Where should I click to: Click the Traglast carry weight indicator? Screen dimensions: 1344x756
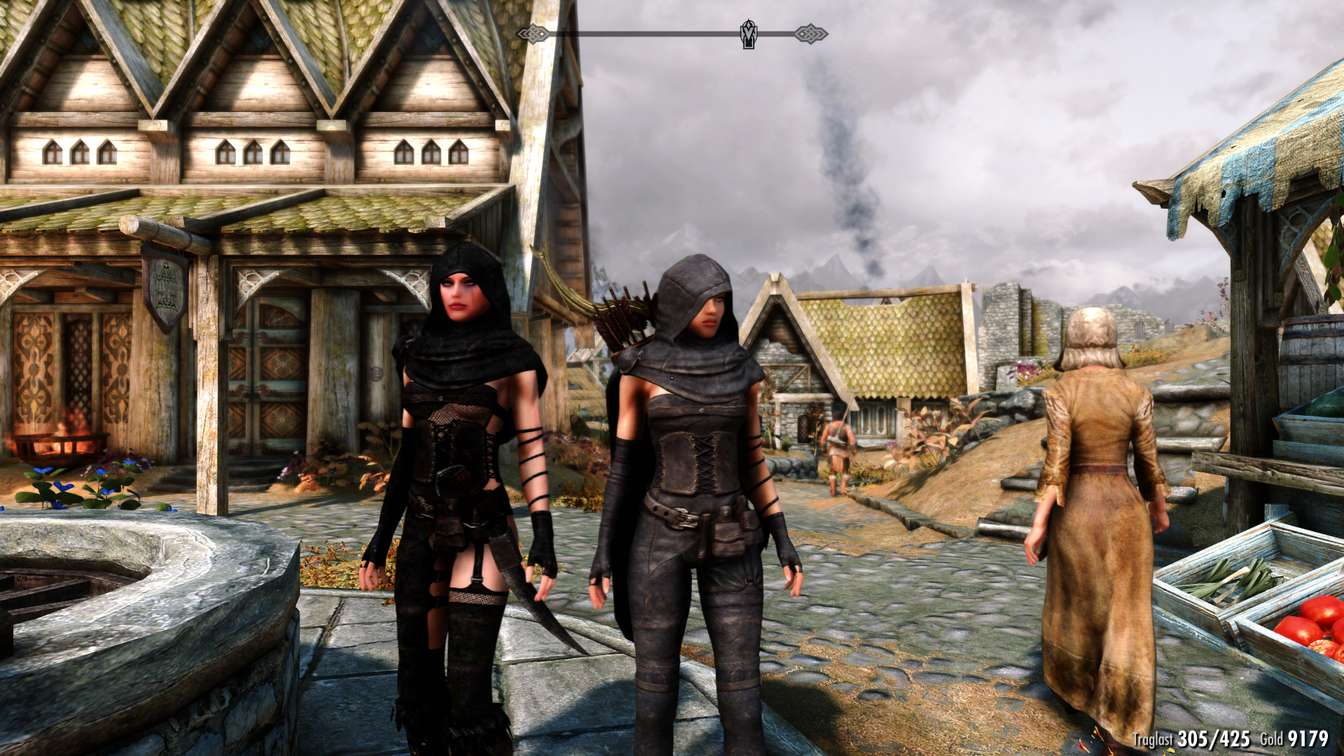point(1192,737)
